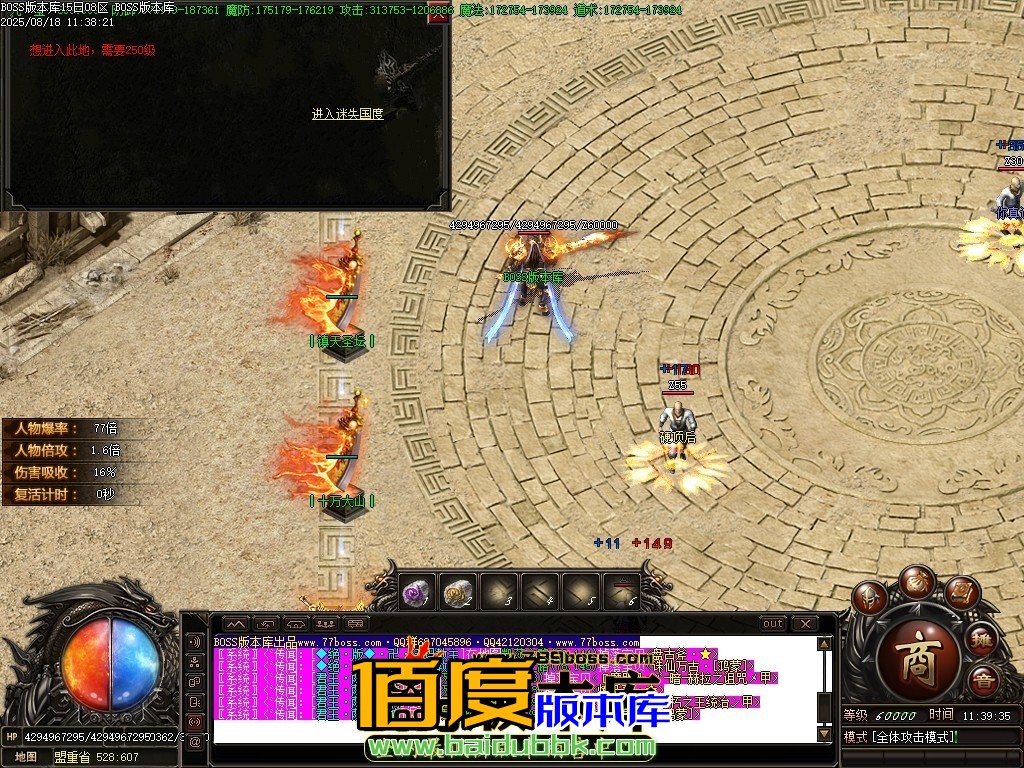1024x768 pixels.
Task: Close the chat window with its X
Action: point(805,624)
